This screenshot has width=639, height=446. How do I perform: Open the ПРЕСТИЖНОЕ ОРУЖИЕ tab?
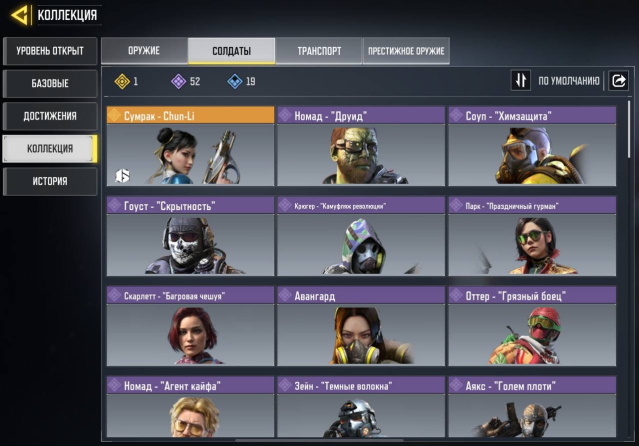405,51
